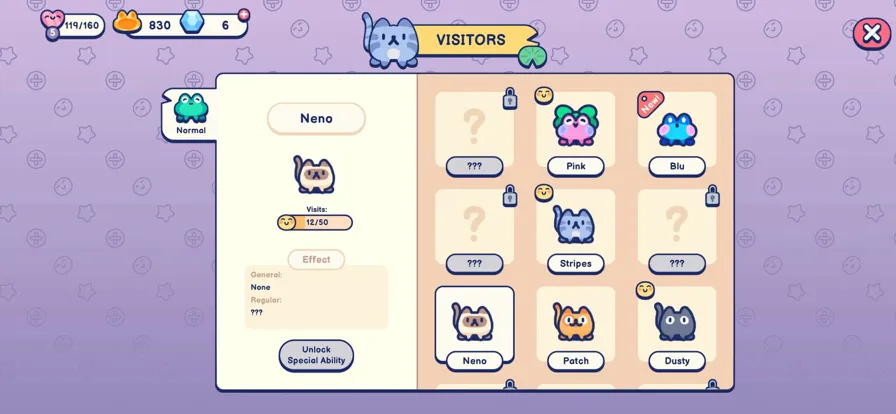The image size is (896, 414).
Task: Show the Effect details section
Action: pyautogui.click(x=316, y=260)
